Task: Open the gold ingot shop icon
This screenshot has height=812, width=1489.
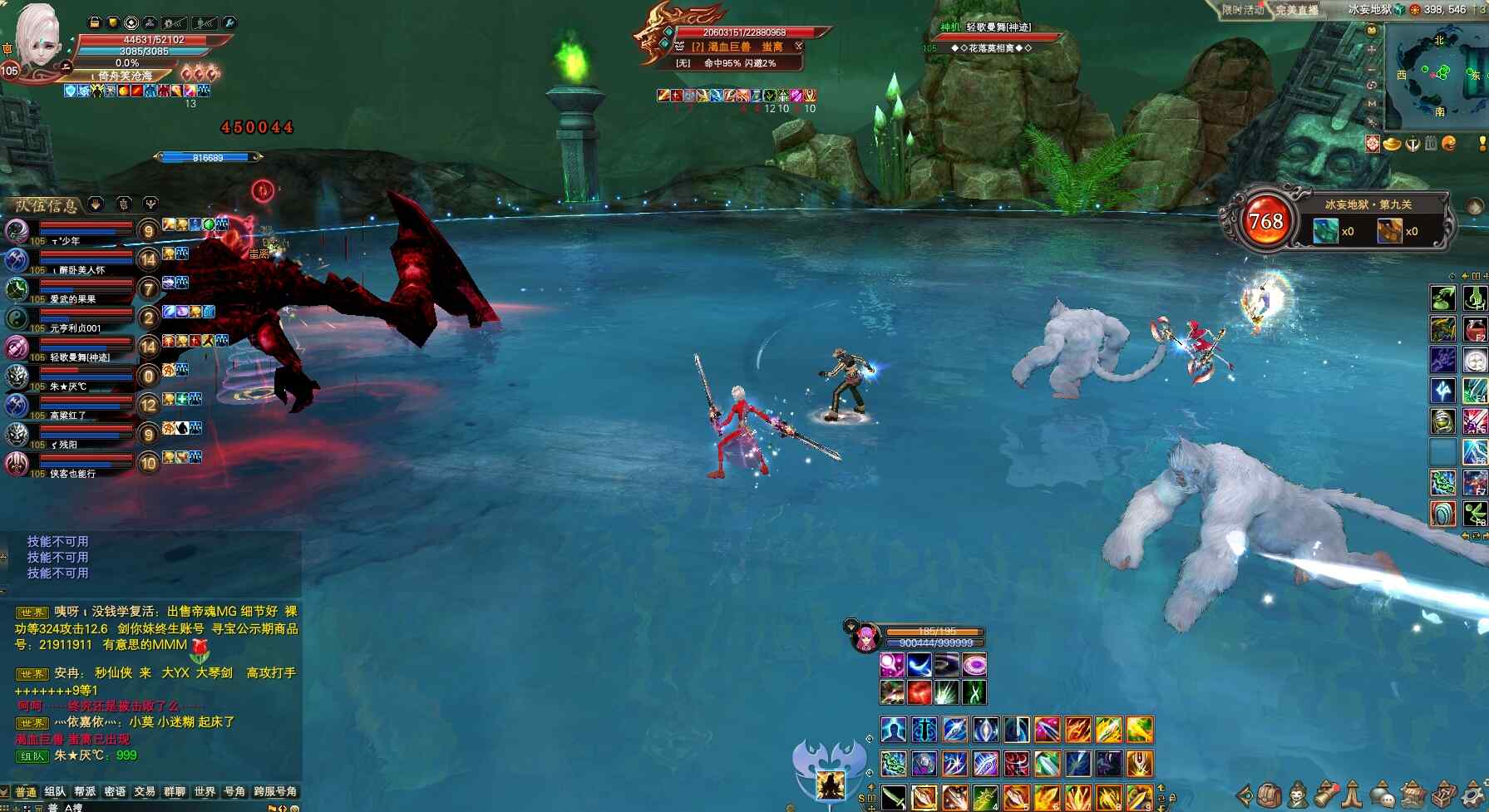Action: 1392,144
